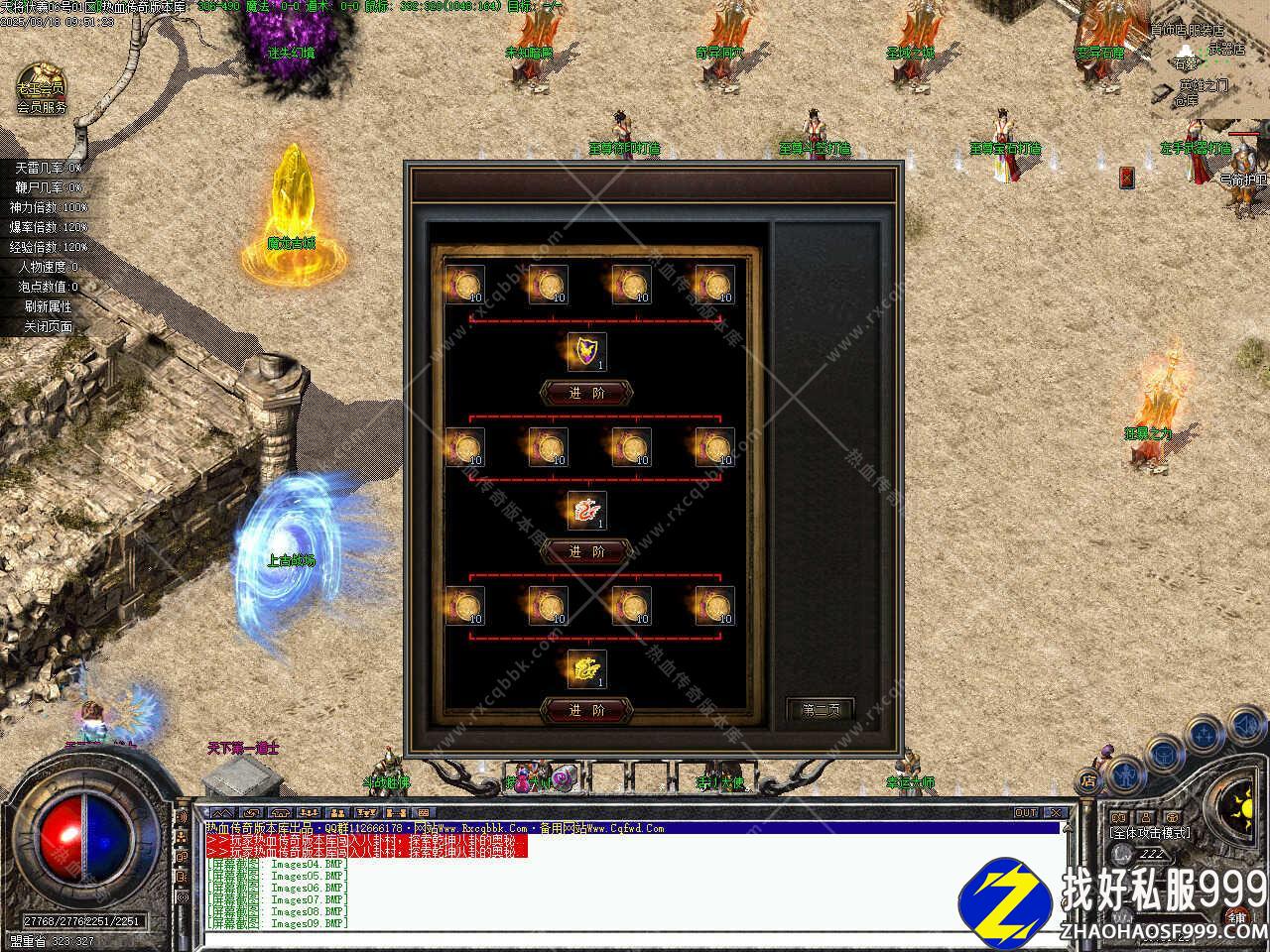Open the 店 shop round button
Viewport: 1270px width, 952px height.
(x=1088, y=782)
